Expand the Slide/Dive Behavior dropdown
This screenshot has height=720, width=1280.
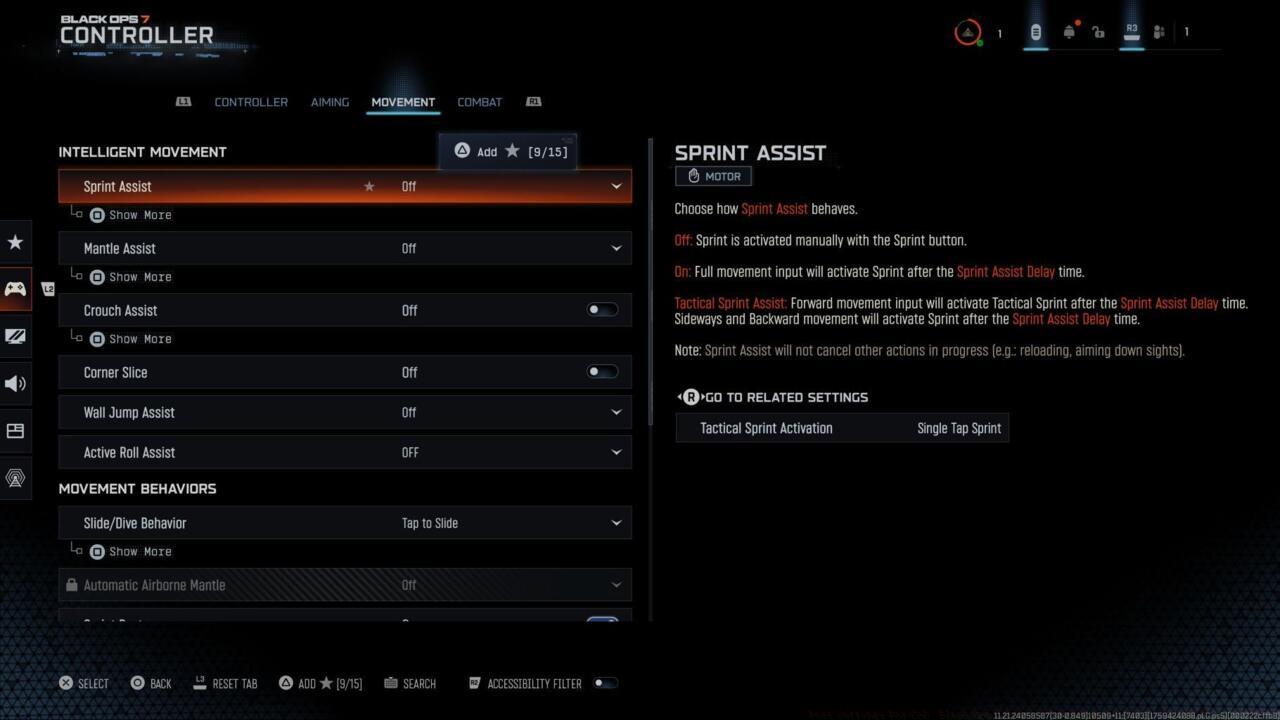[616, 522]
